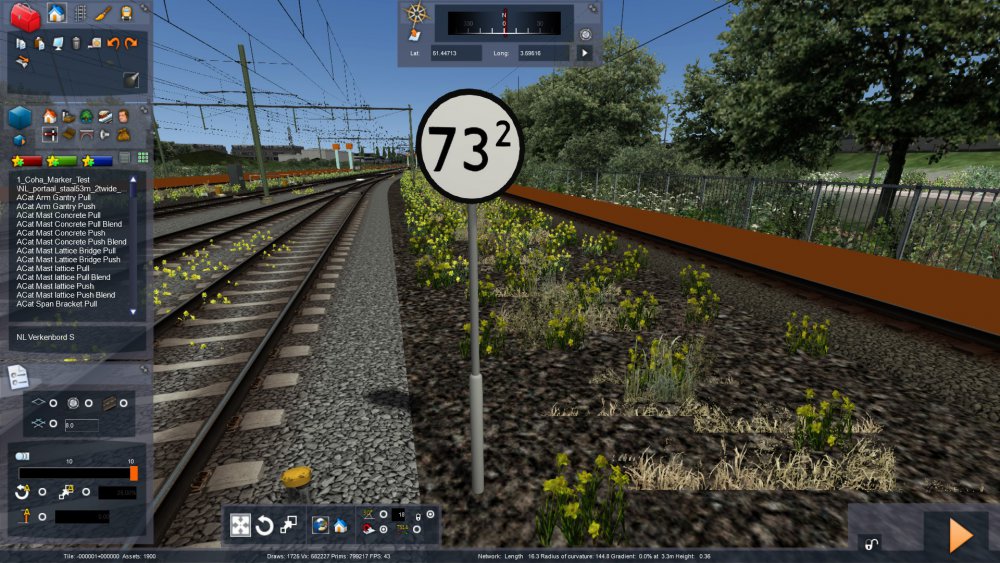This screenshot has height=563, width=1000.
Task: Click the green star filter button
Action: pyautogui.click(x=61, y=160)
